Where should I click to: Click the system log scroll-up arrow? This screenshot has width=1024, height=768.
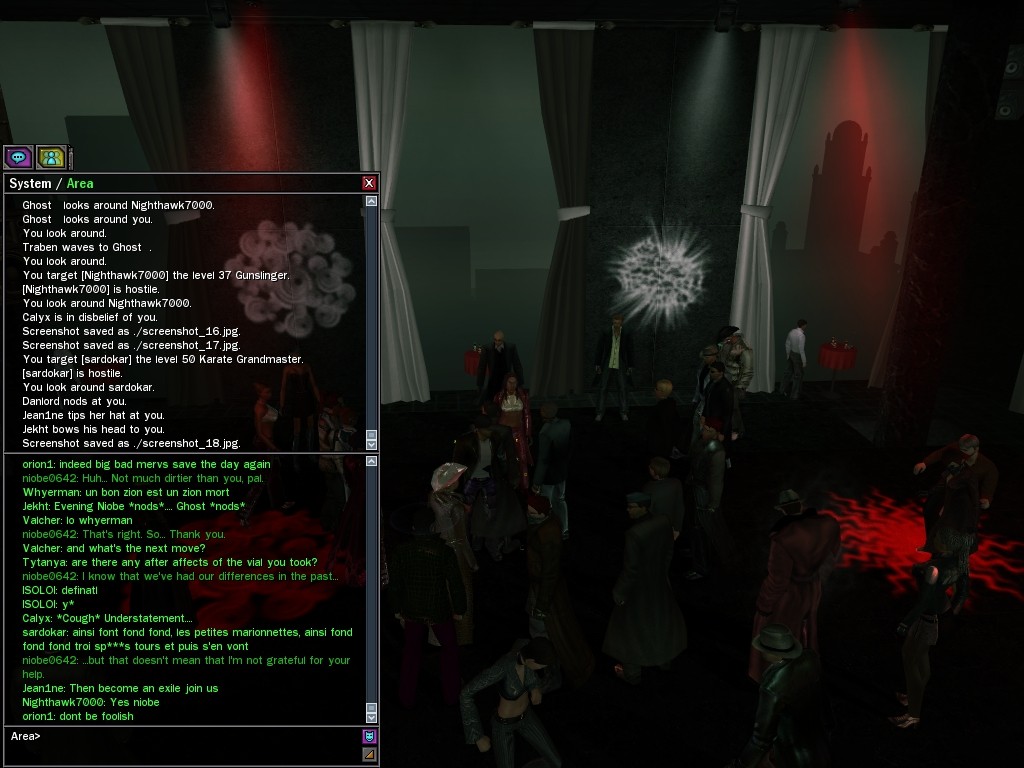click(372, 201)
